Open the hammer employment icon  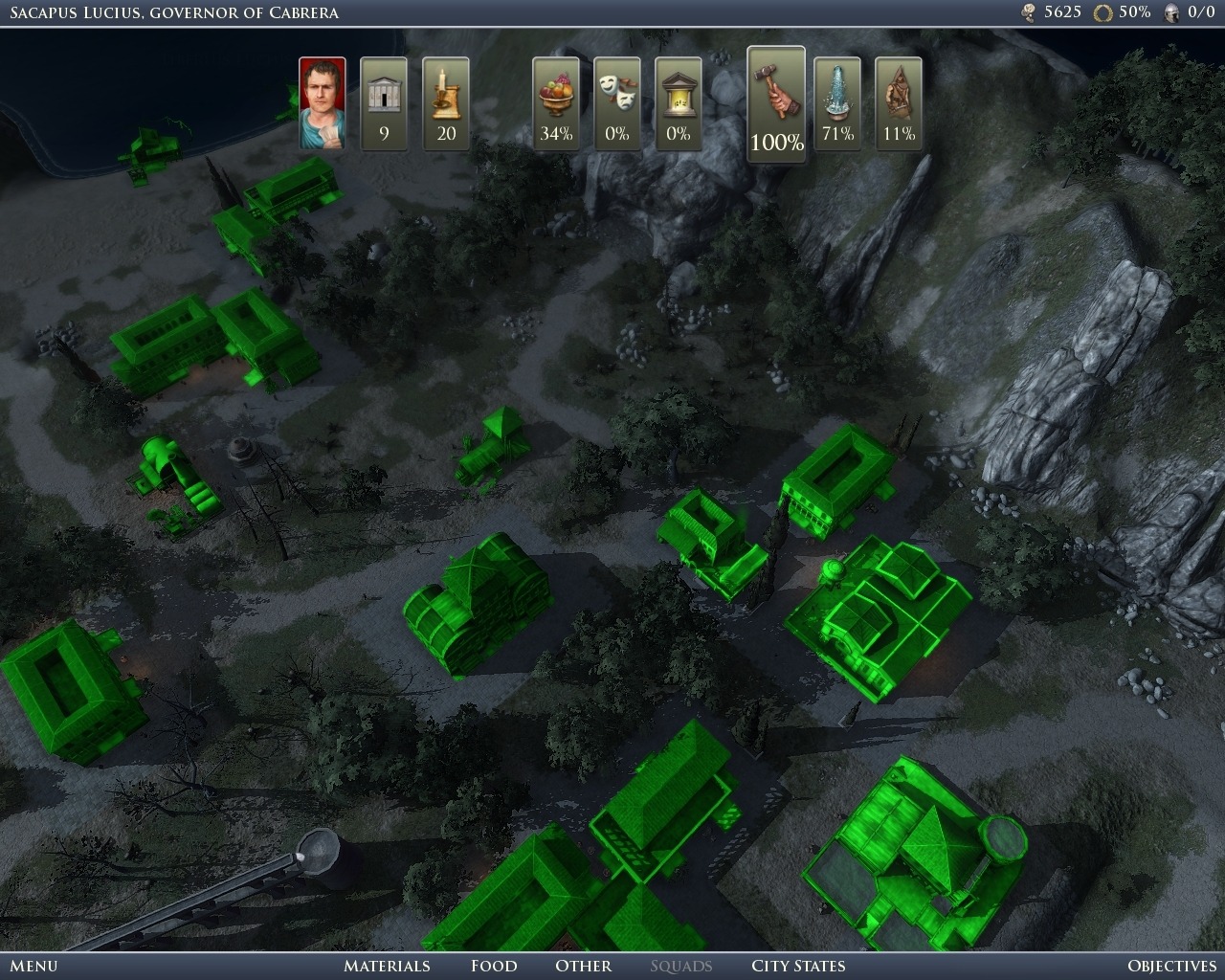click(x=776, y=103)
